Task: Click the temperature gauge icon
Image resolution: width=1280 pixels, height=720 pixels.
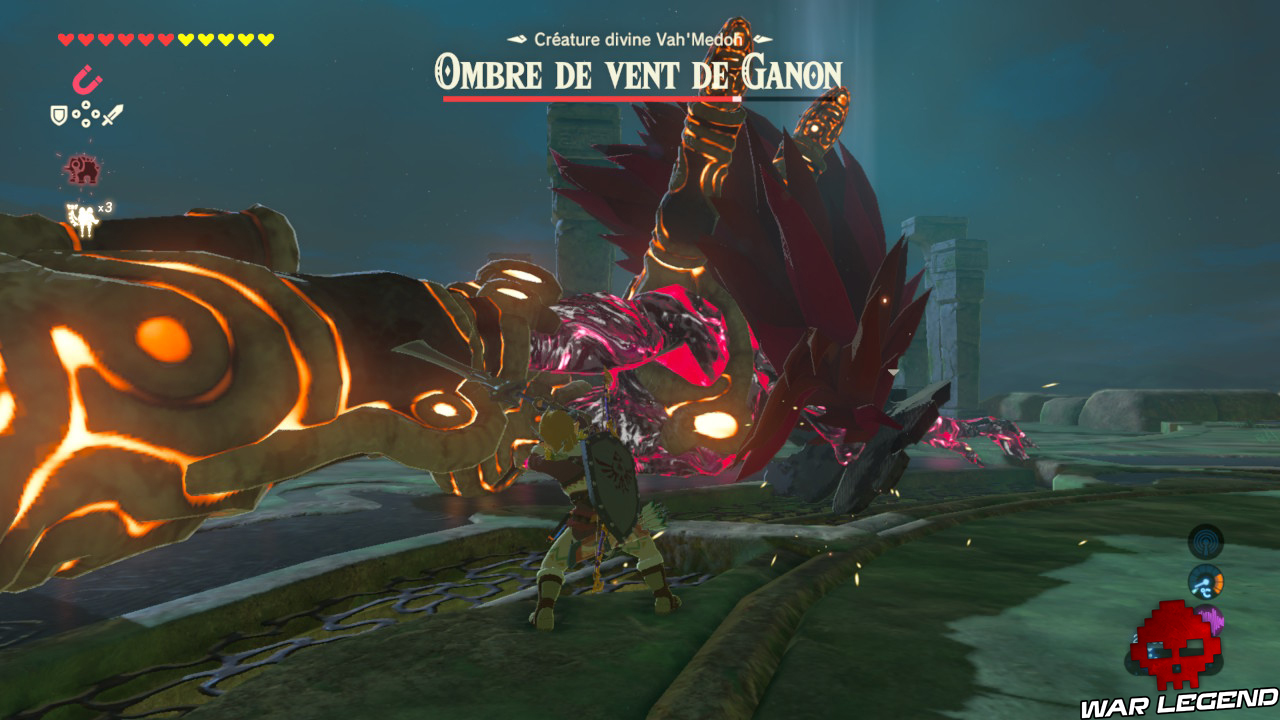Action: 1205,581
